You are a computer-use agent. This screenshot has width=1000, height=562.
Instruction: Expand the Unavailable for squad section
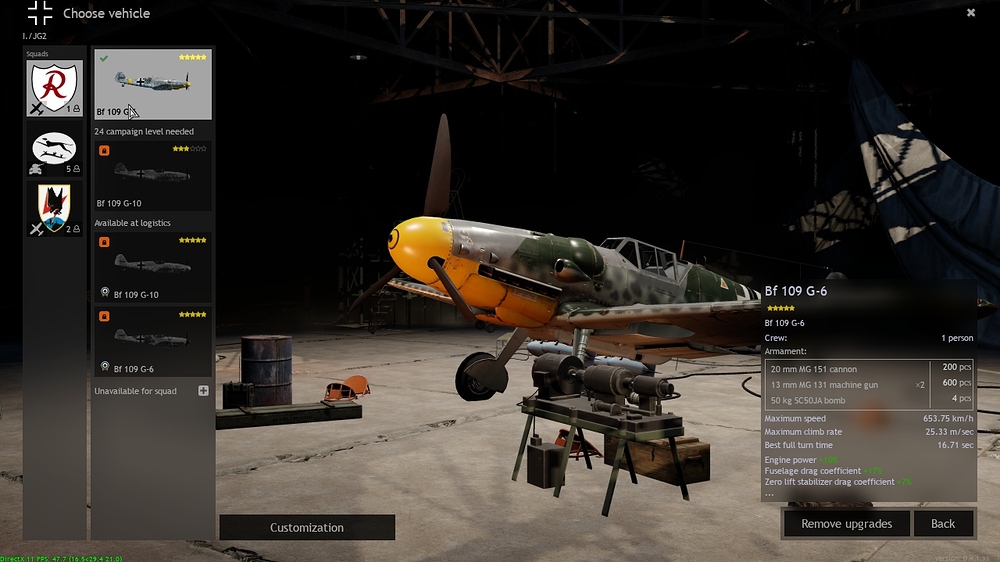coord(203,391)
